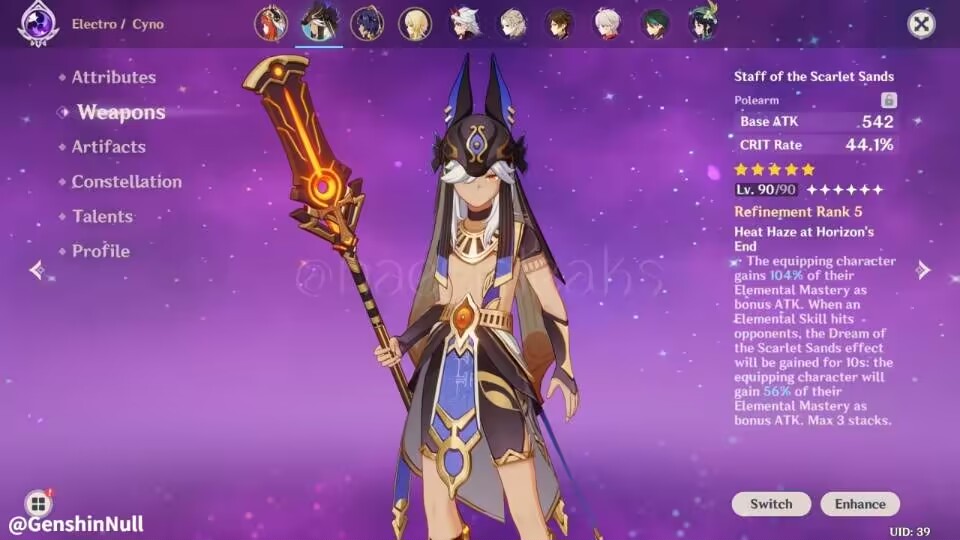
Task: Go to the next character with right arrow
Action: (x=923, y=270)
